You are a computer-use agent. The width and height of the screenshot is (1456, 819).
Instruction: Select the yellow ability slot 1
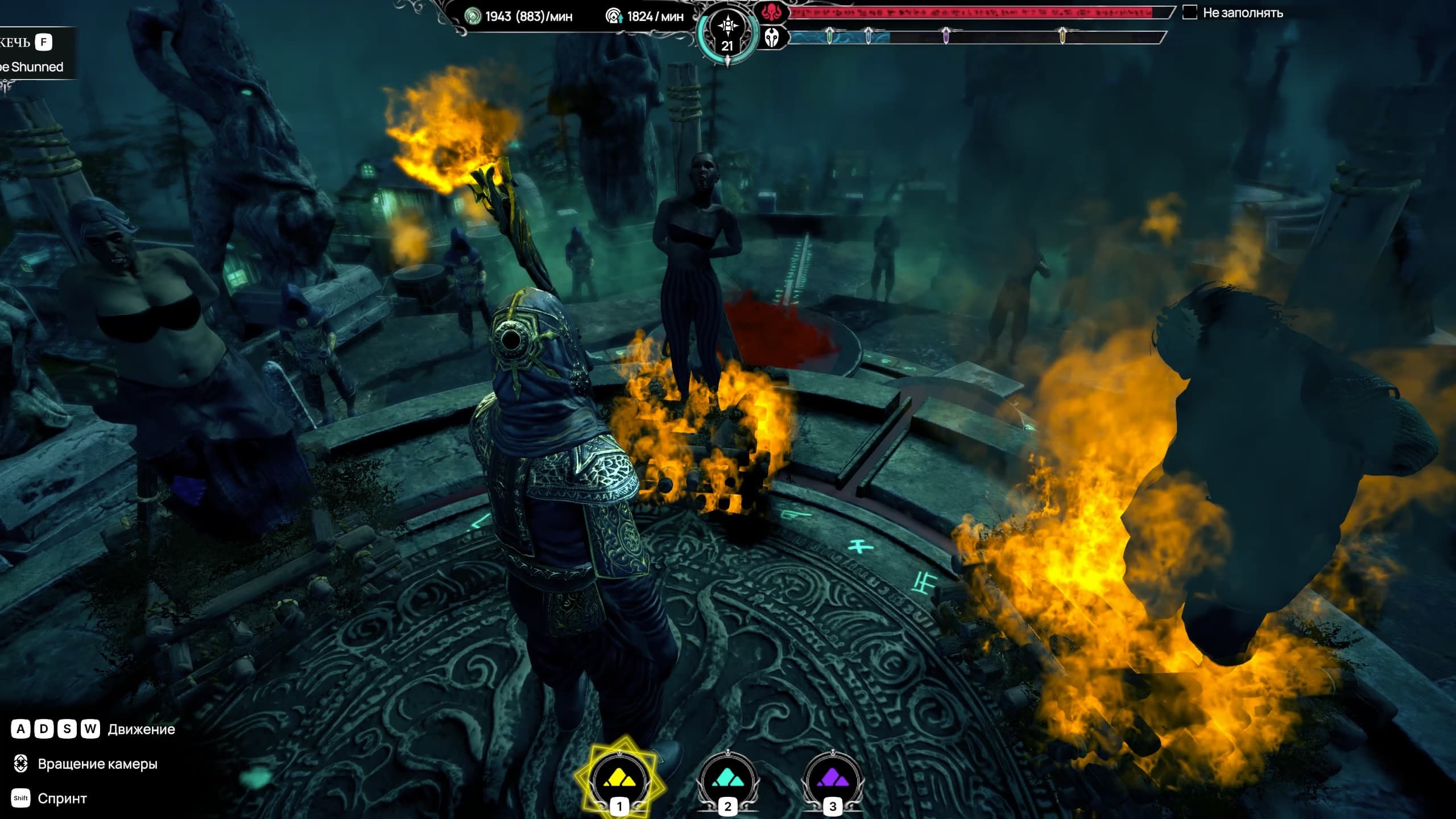point(619,778)
